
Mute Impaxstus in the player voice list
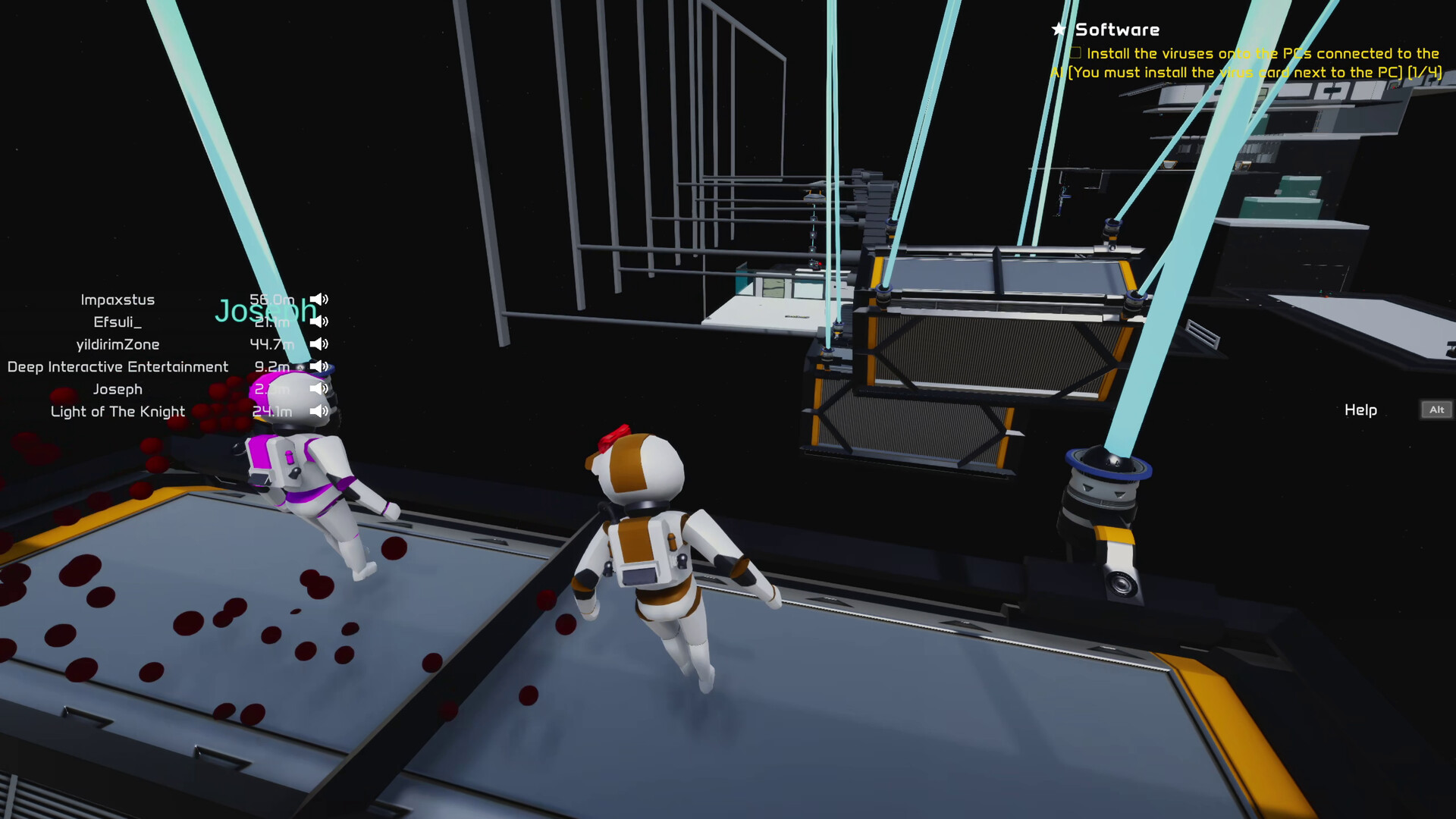tap(318, 299)
